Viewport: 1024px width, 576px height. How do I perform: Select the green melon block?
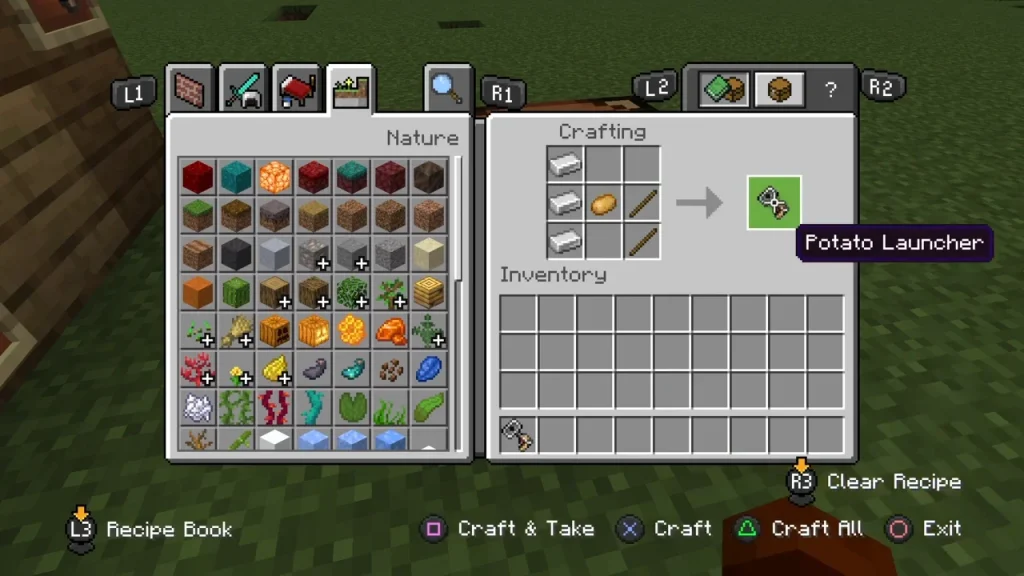coord(236,292)
